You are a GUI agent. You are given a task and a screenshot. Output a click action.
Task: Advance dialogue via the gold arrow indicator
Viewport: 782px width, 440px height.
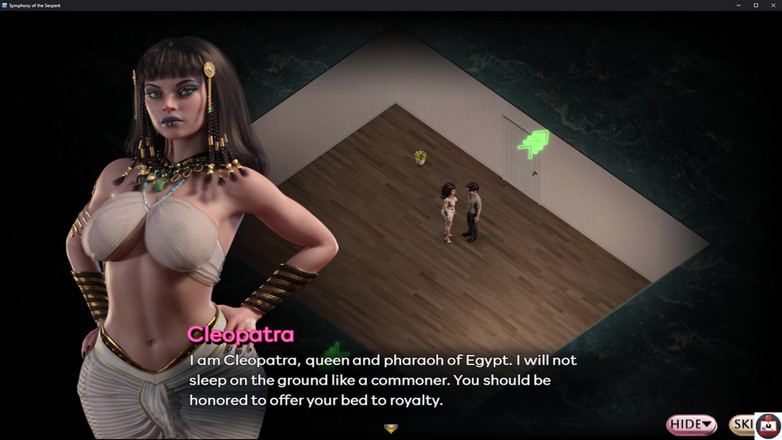pos(391,429)
